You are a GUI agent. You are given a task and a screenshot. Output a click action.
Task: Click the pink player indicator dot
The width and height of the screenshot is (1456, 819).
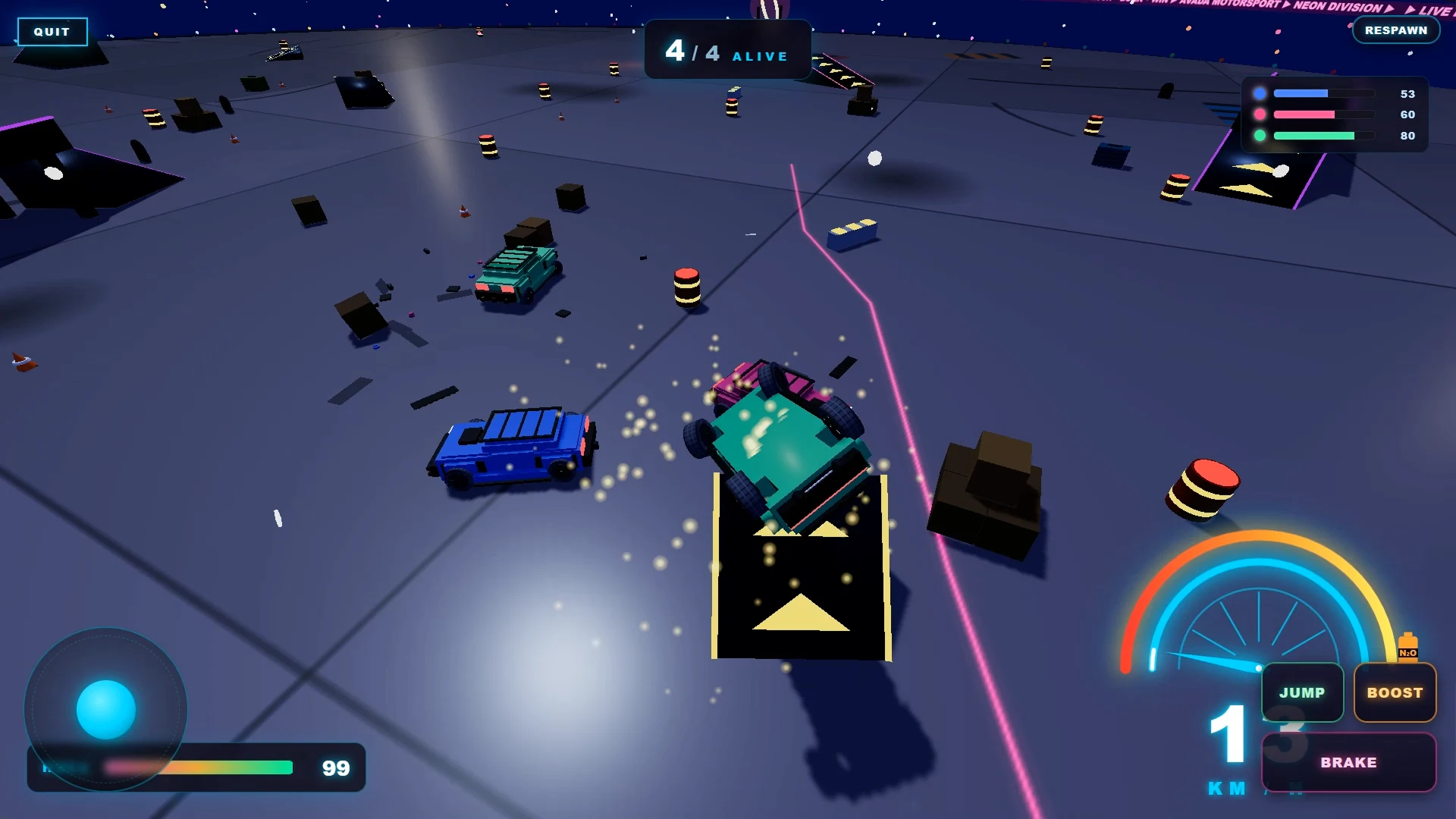coord(1261,115)
